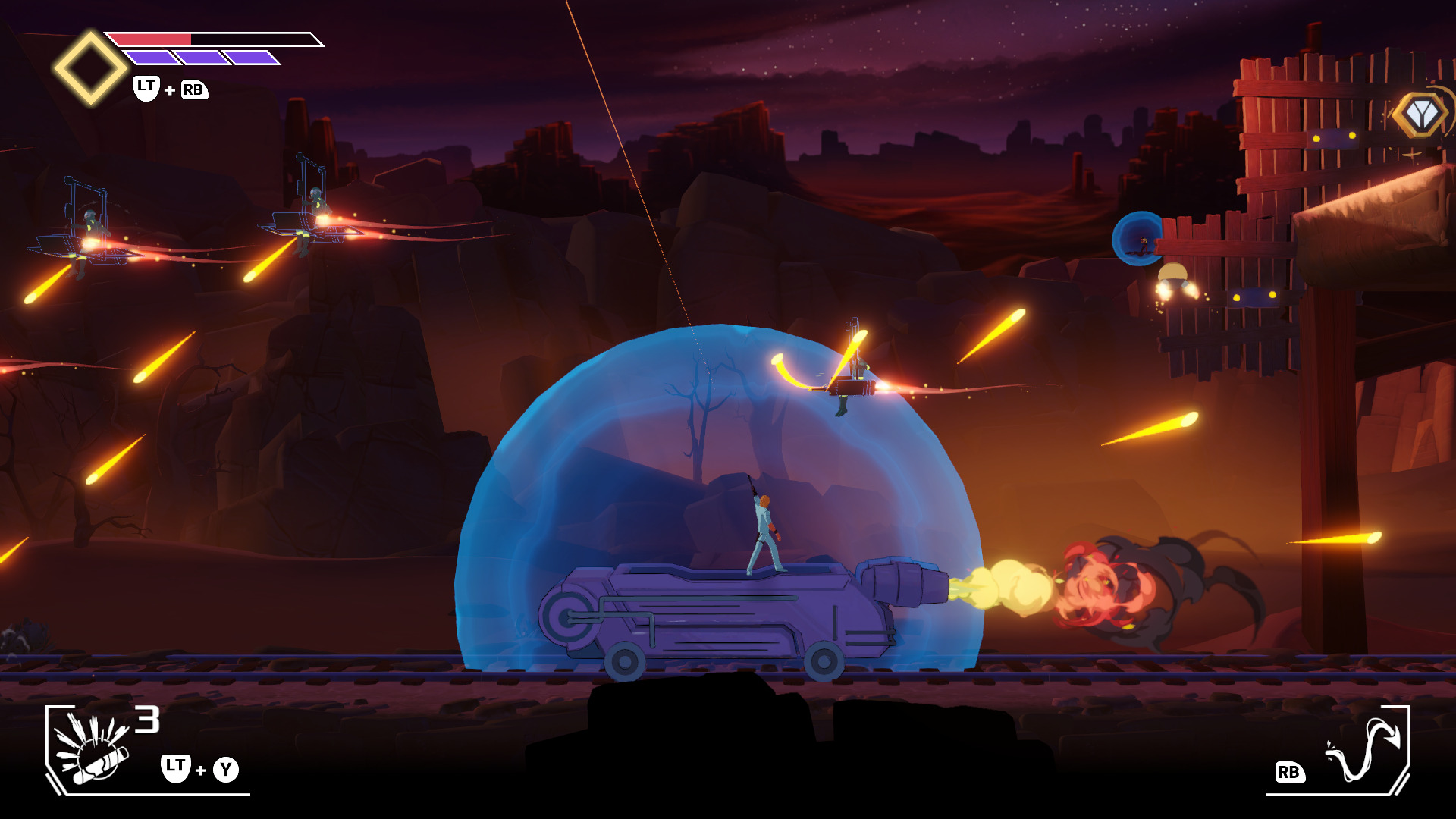Use the serpent whip ability icon
Screen dimensions: 1456x819
click(x=1364, y=751)
